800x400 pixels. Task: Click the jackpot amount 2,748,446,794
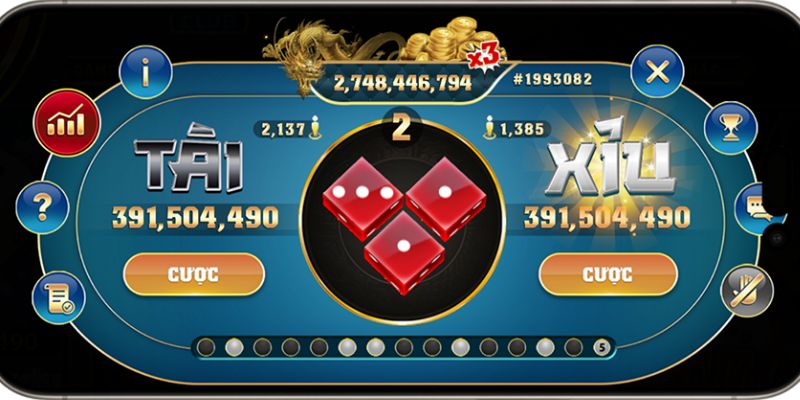[403, 82]
